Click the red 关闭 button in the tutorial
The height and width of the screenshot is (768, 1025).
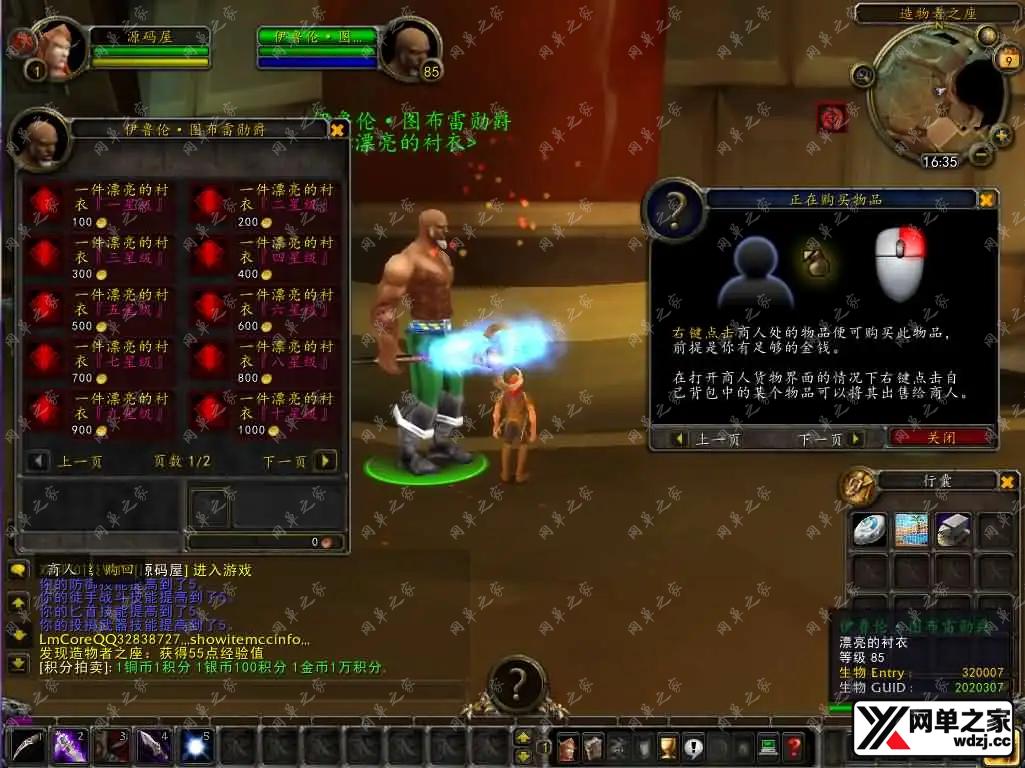(941, 438)
